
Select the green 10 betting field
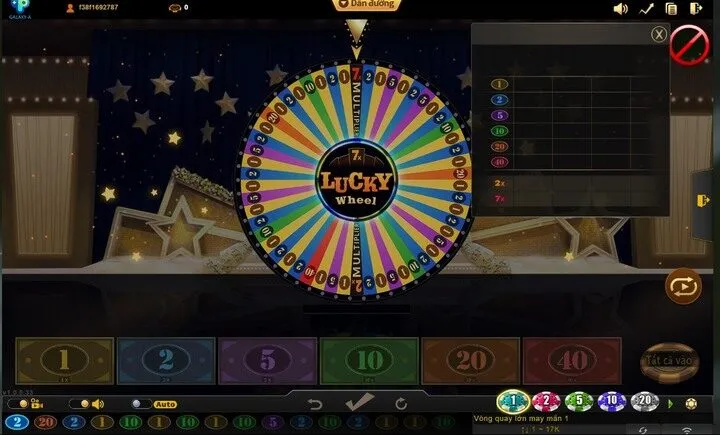369,361
